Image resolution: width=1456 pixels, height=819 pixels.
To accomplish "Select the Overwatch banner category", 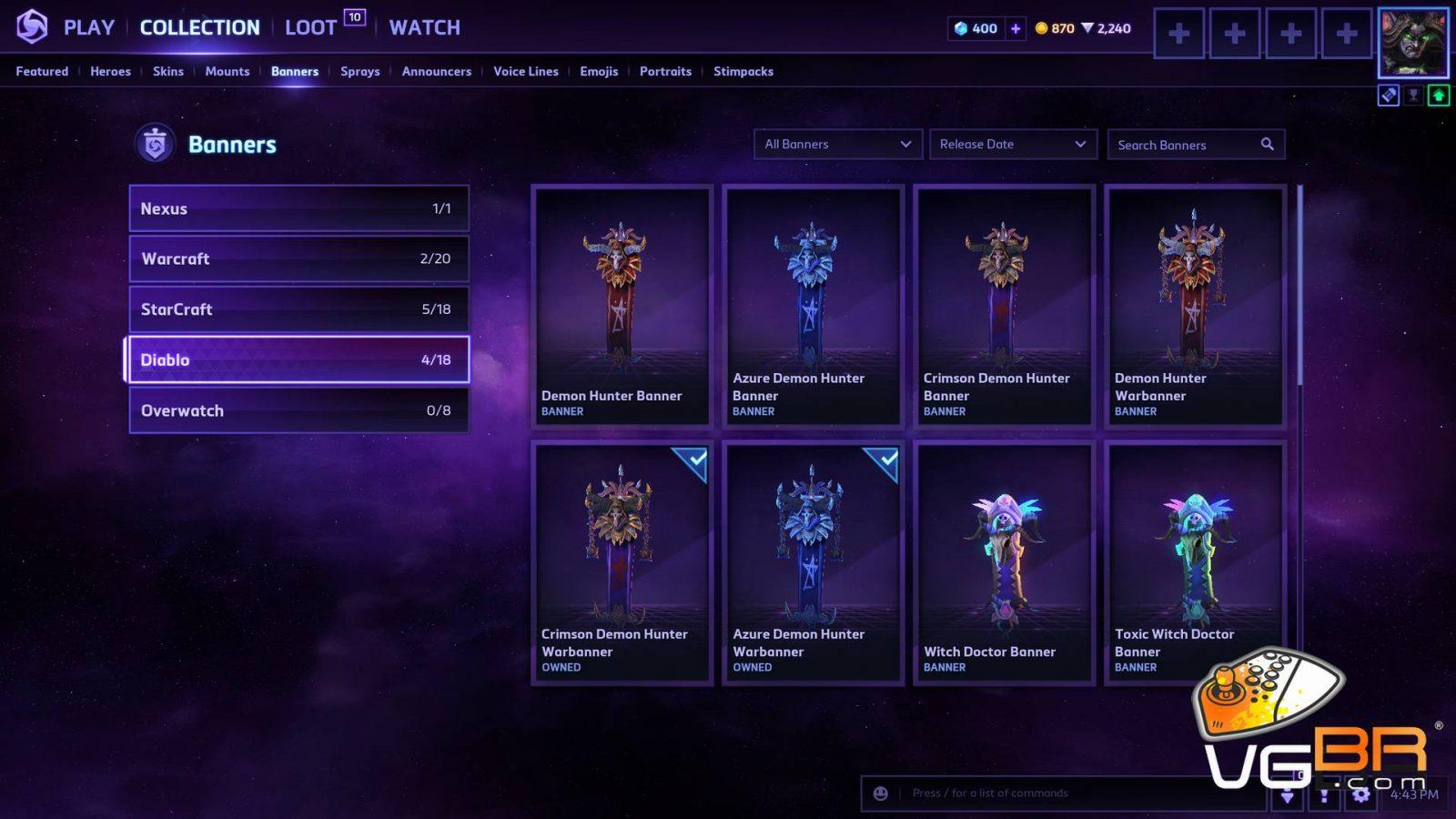I will tap(298, 410).
